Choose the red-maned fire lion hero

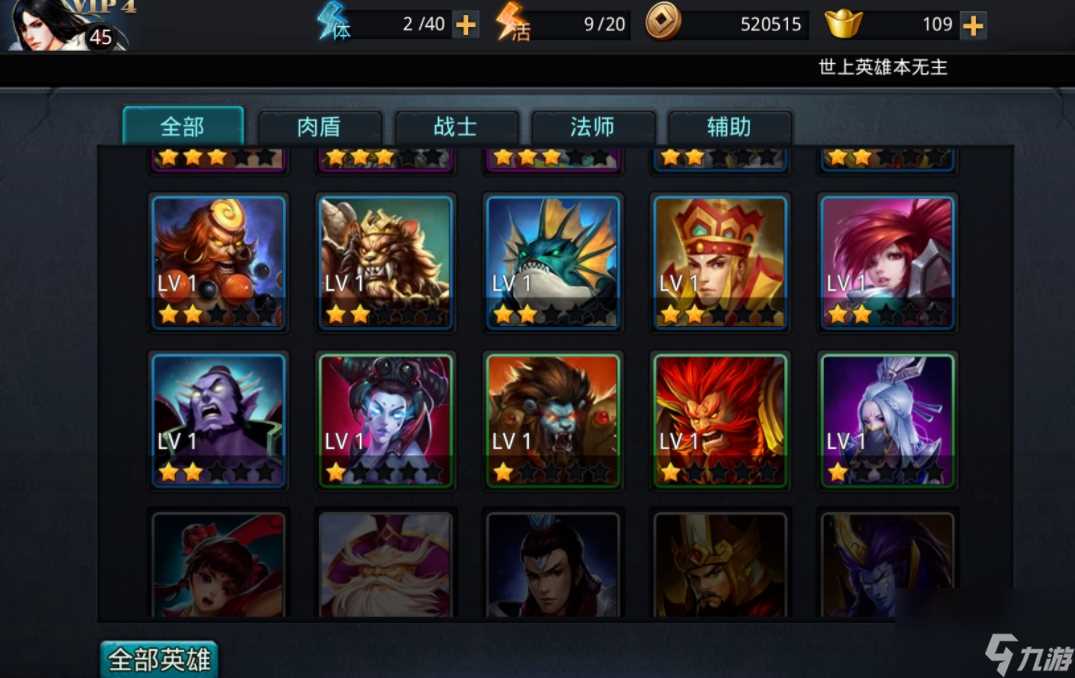point(721,419)
